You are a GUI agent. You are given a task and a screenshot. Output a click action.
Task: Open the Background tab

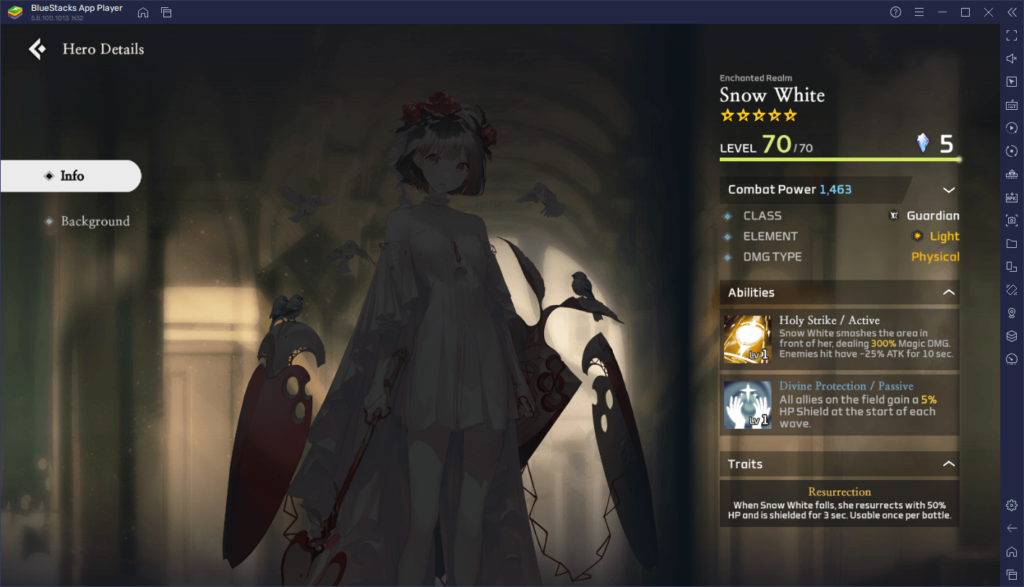coord(95,221)
